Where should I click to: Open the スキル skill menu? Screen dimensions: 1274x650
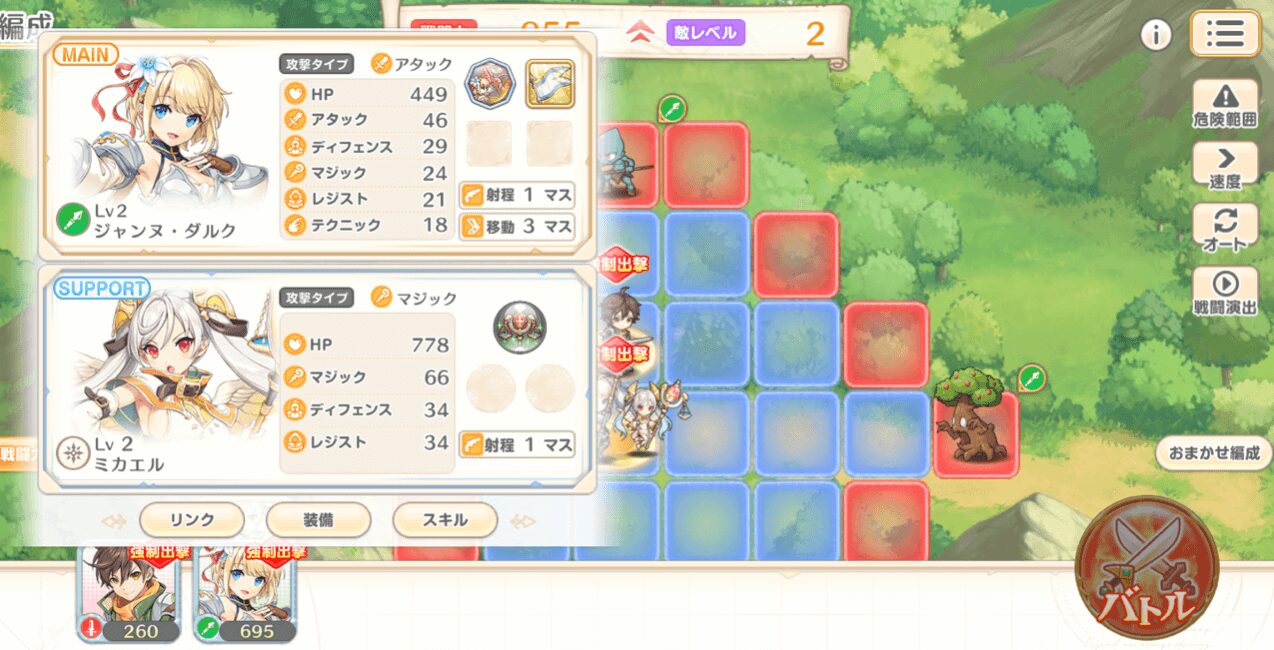point(445,520)
